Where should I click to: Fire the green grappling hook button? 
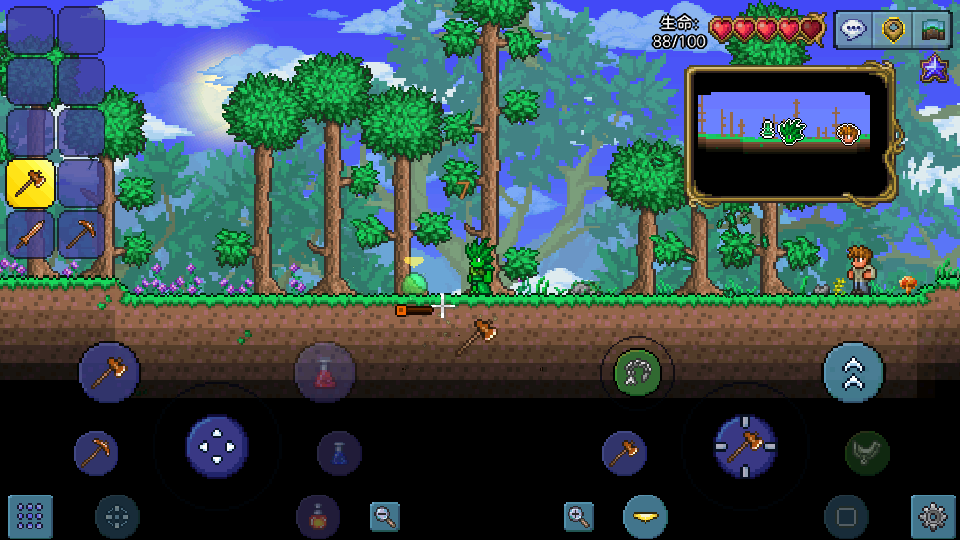click(x=636, y=373)
